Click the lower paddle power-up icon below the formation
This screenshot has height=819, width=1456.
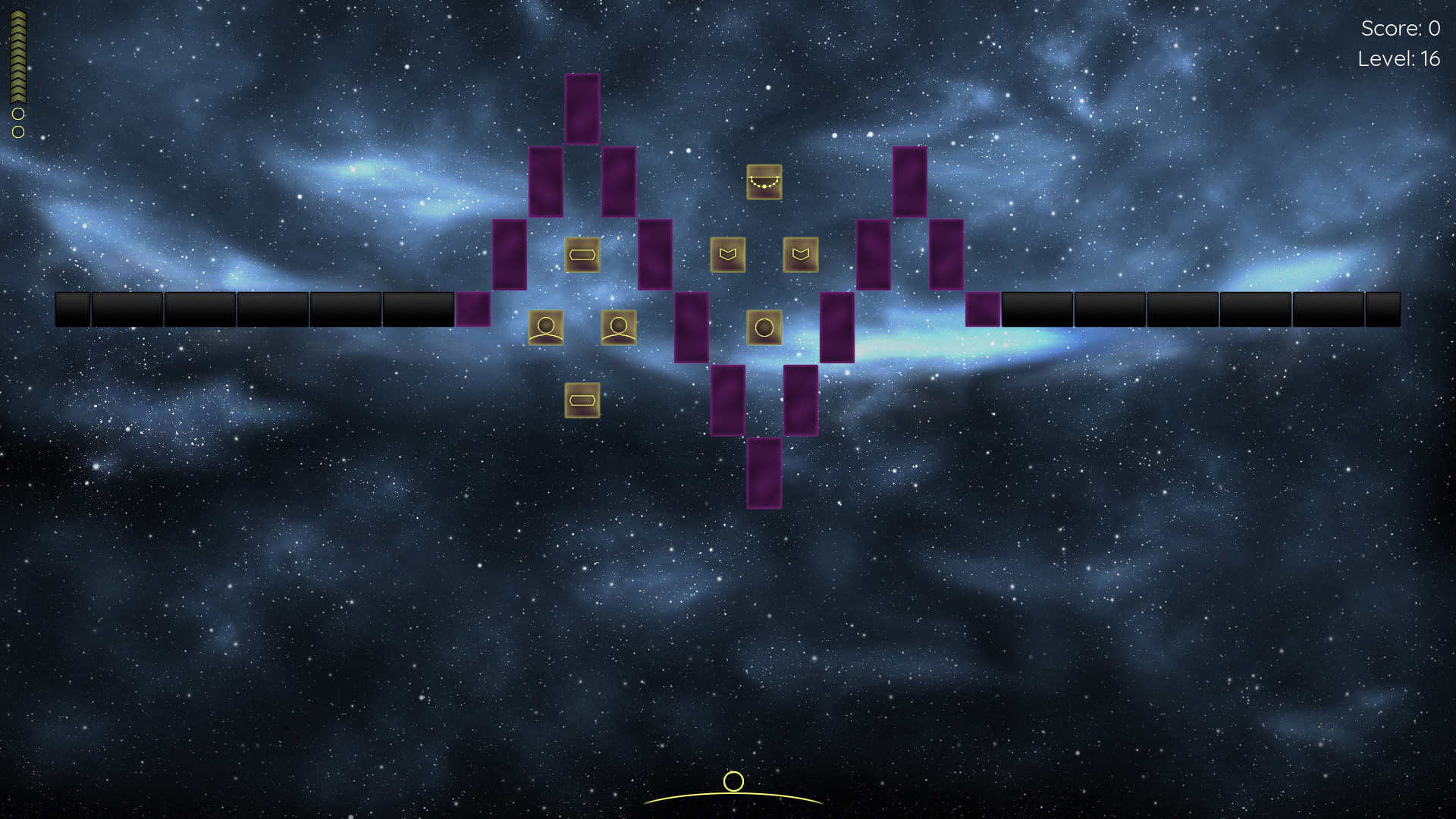point(582,400)
